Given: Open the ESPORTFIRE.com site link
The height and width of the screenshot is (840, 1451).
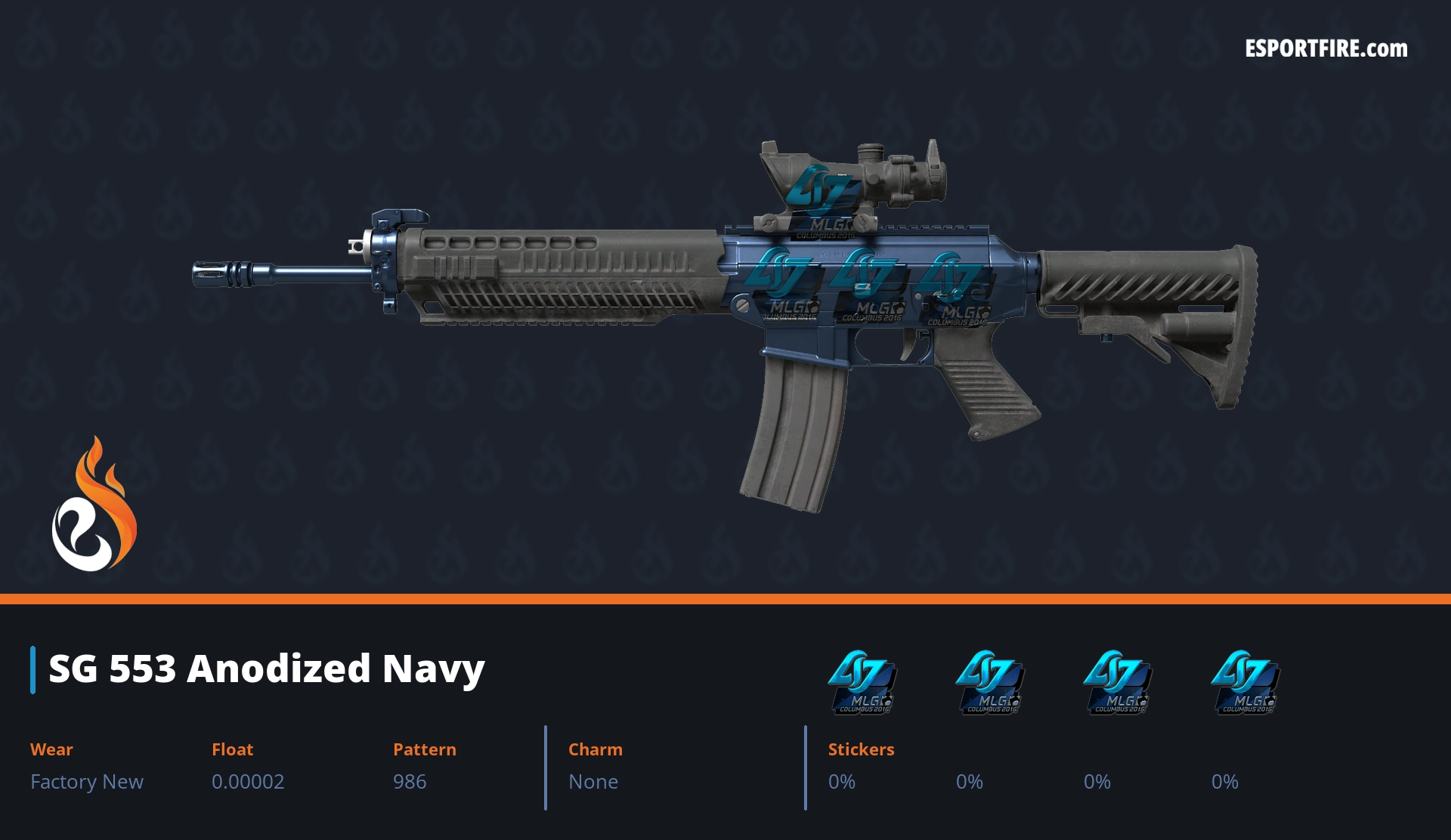Looking at the screenshot, I should (x=1326, y=49).
